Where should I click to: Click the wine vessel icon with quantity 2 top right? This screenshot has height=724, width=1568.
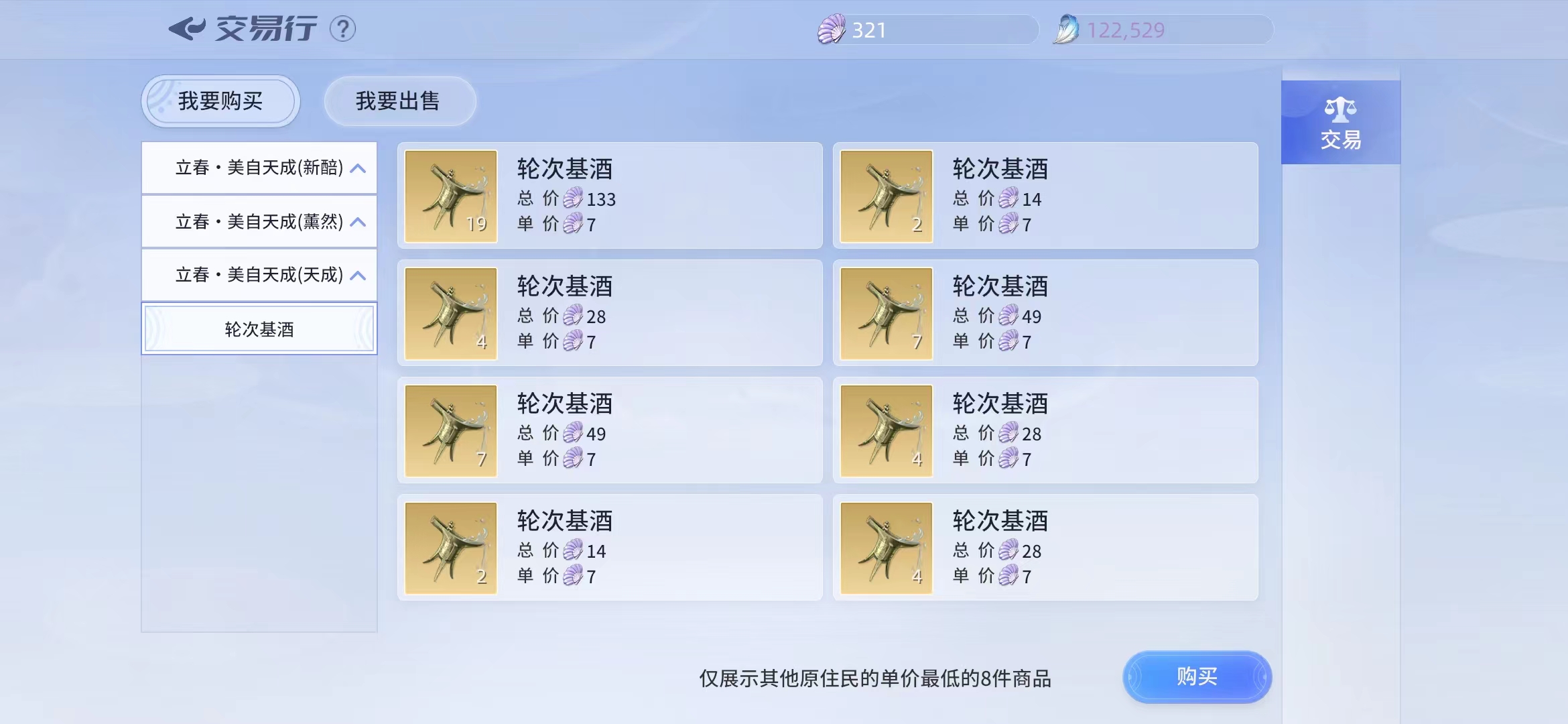886,196
